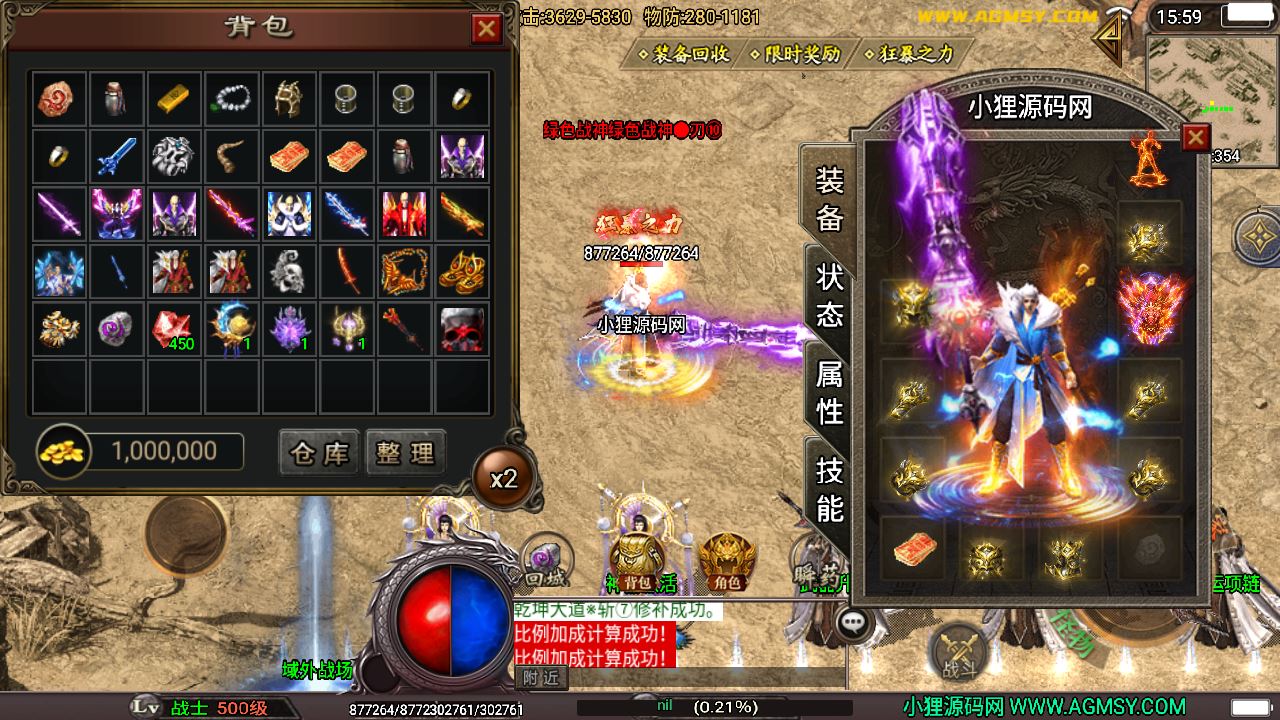Open the 属性 attributes tab
Image resolution: width=1280 pixels, height=720 pixels.
pos(829,392)
